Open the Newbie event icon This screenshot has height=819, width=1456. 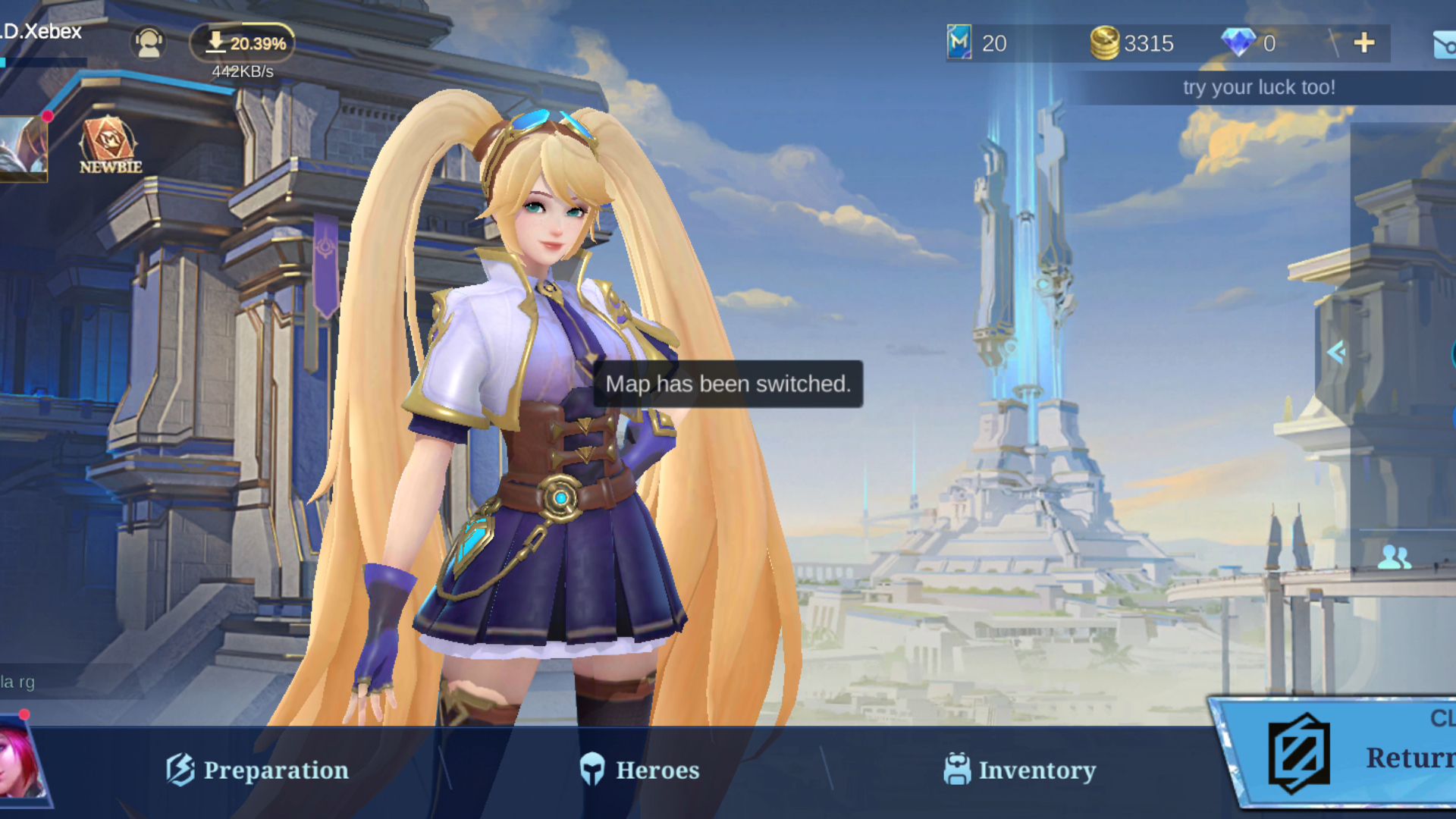(110, 146)
